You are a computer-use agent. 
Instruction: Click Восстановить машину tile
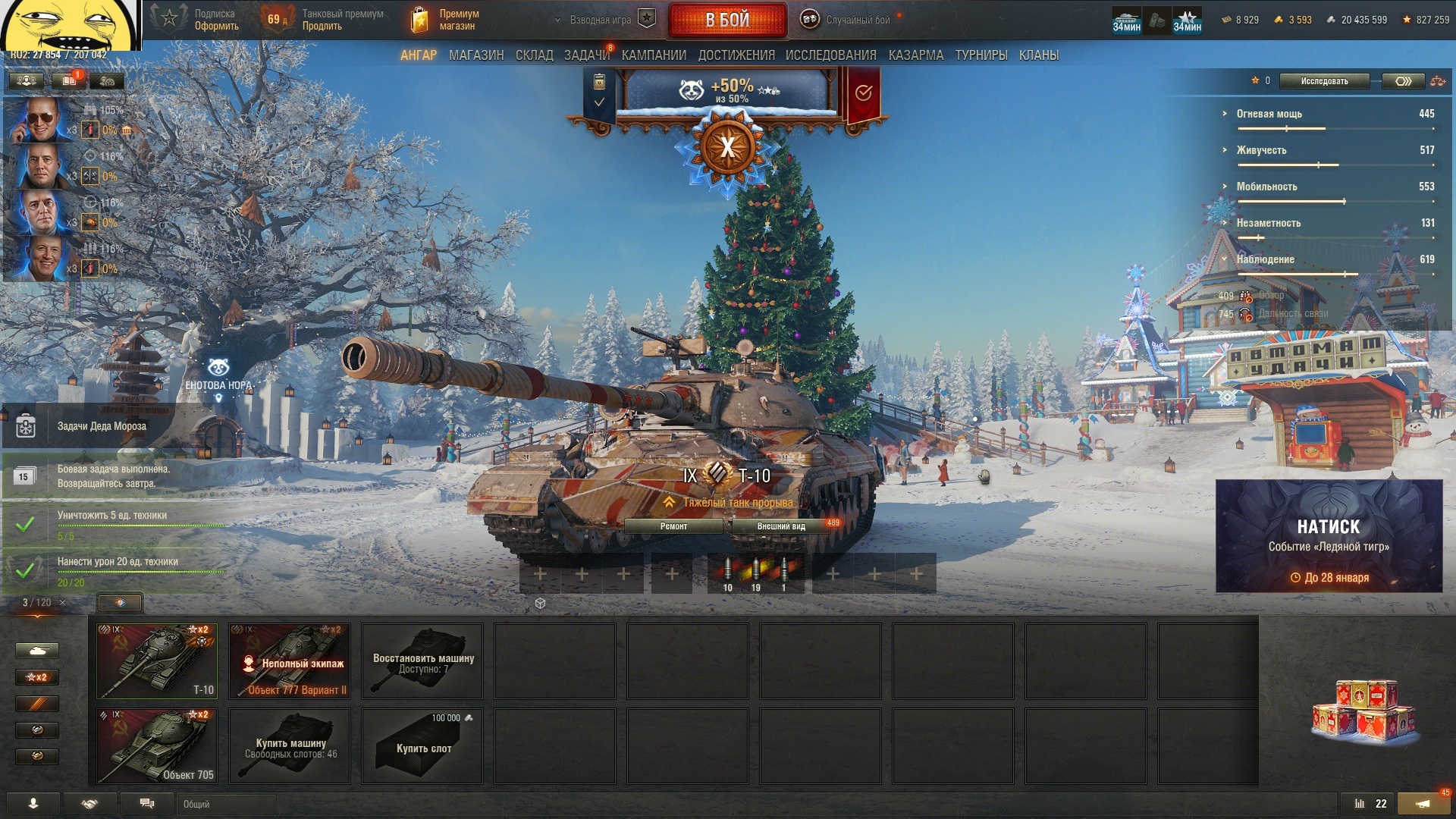point(422,661)
